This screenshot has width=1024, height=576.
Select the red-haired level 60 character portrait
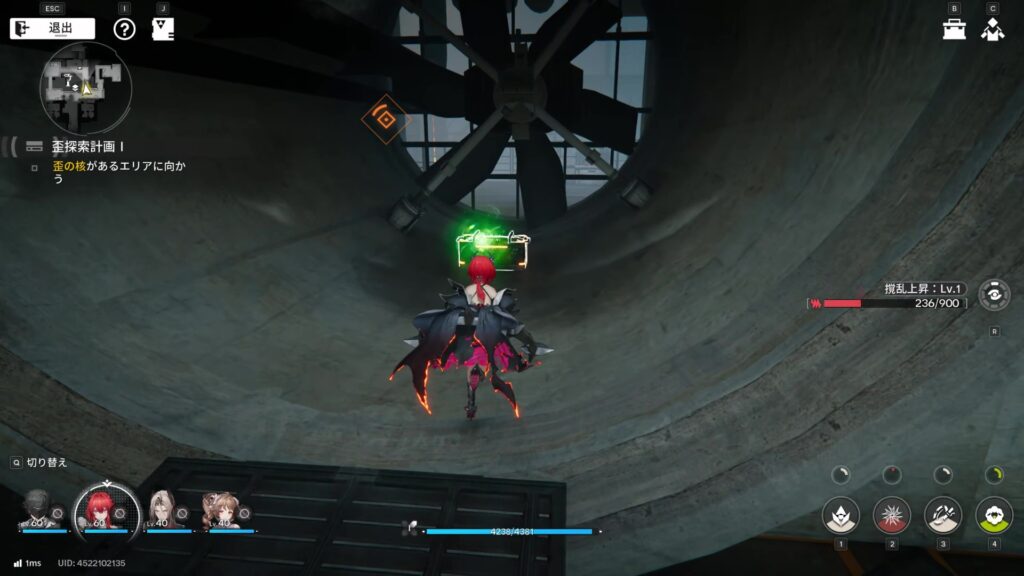[x=99, y=508]
